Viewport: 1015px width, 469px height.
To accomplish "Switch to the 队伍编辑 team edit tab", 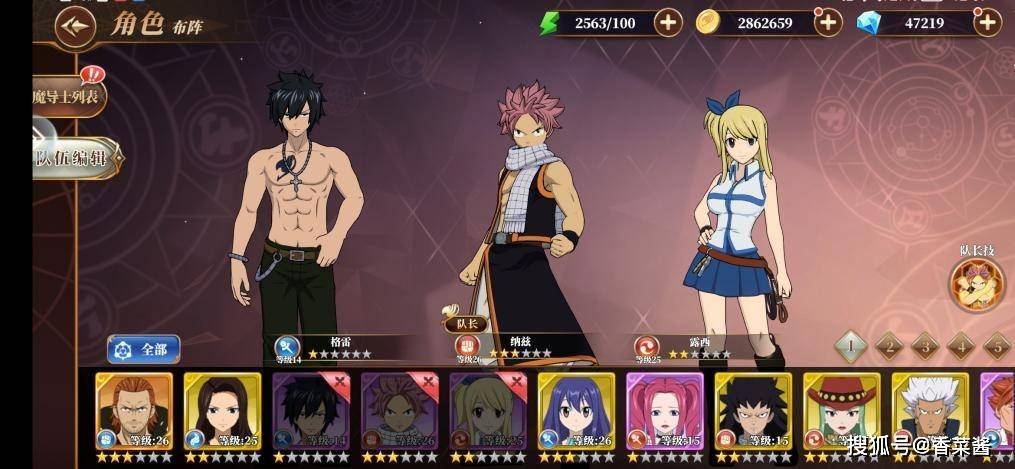I will click(75, 158).
